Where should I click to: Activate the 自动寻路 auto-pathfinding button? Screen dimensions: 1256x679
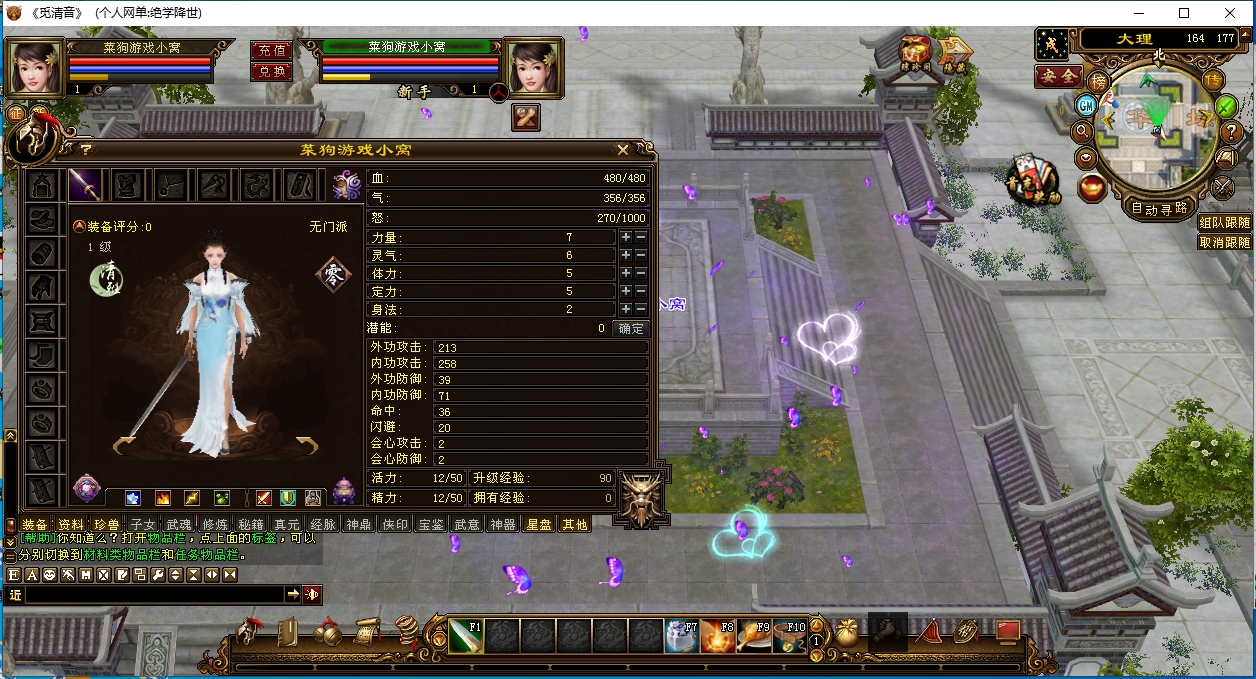1159,208
